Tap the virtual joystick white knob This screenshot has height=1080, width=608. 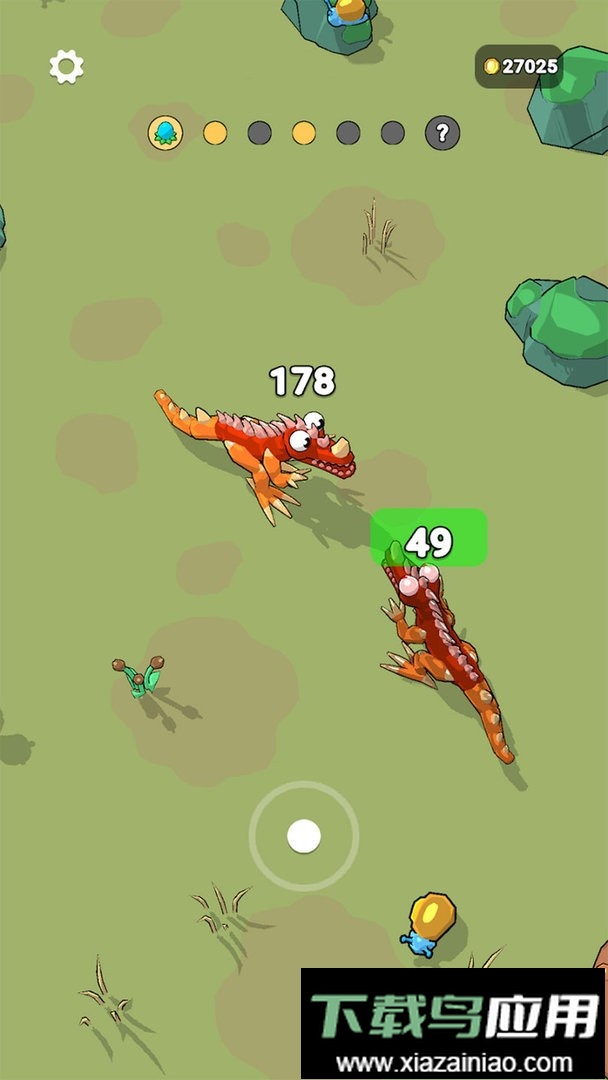click(303, 836)
